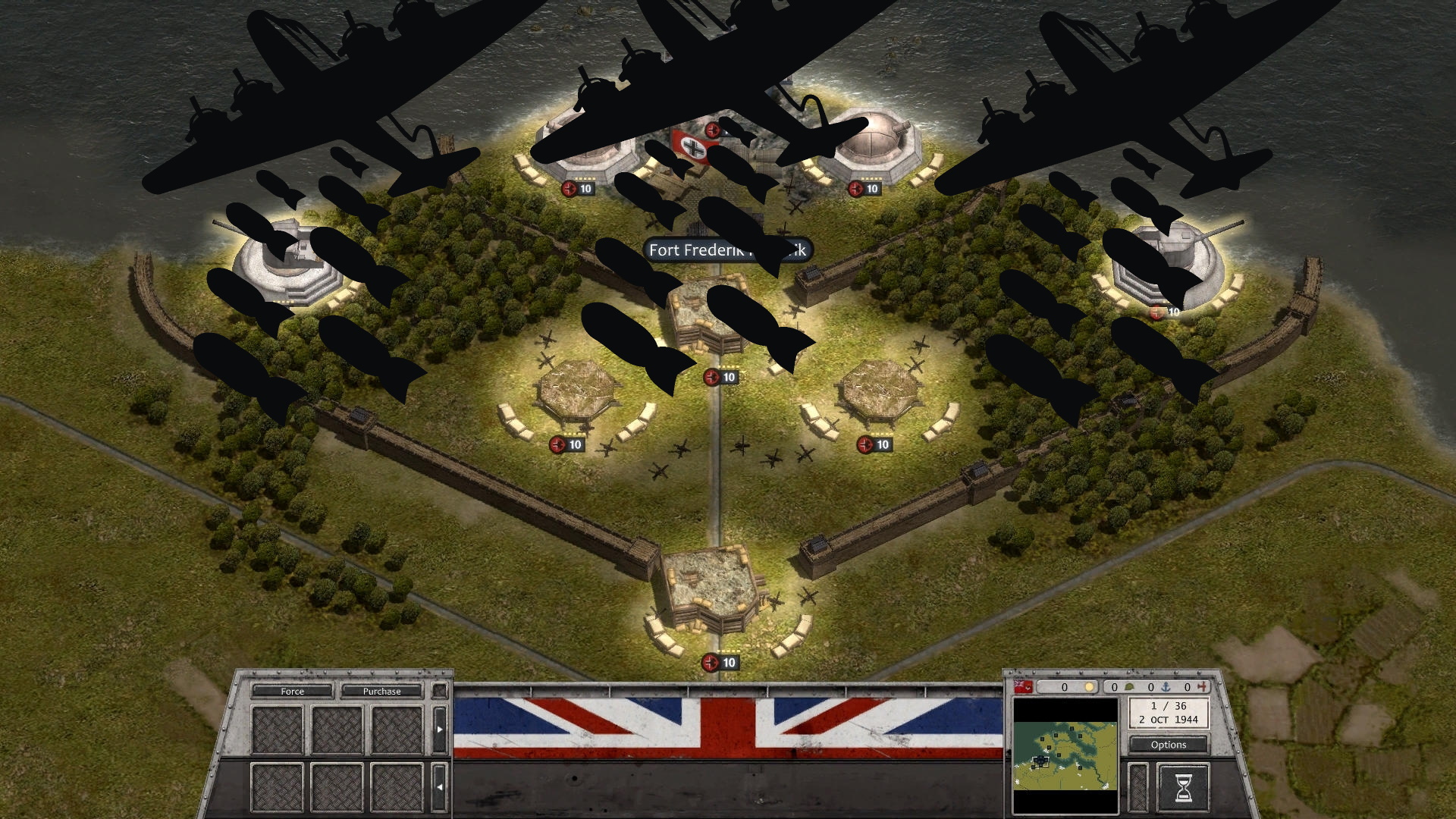Select the British Red Ensign flag icon
Image resolution: width=1456 pixels, height=819 pixels.
pos(1022,687)
